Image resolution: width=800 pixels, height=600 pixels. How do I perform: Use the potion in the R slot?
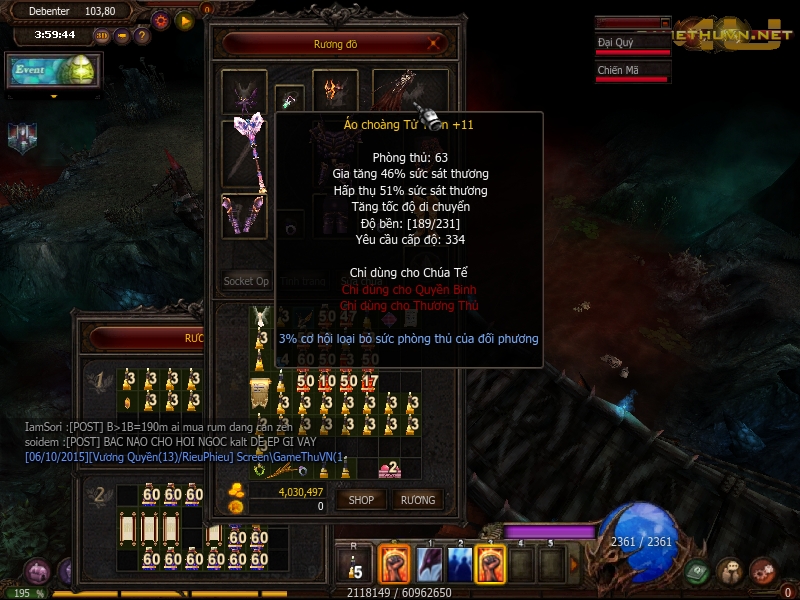(355, 565)
